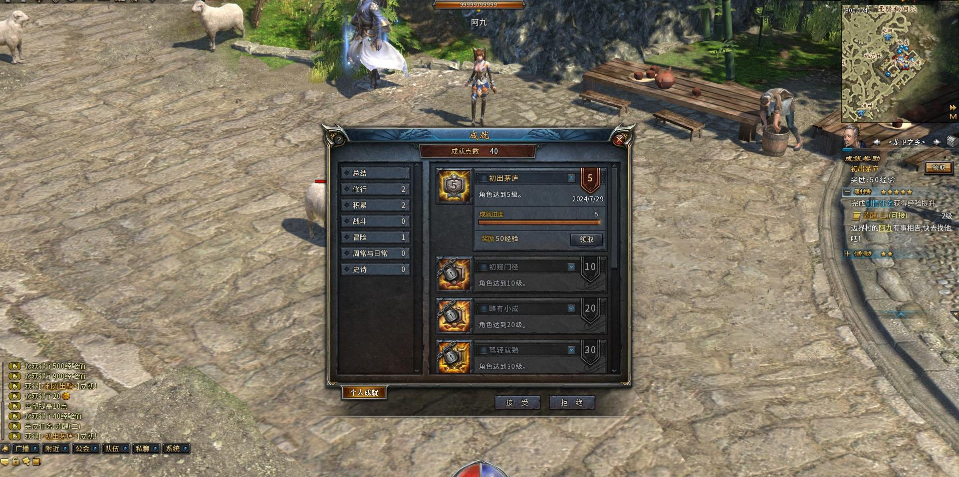Open the 活动与日常 achievement category
The image size is (959, 477).
tap(376, 253)
